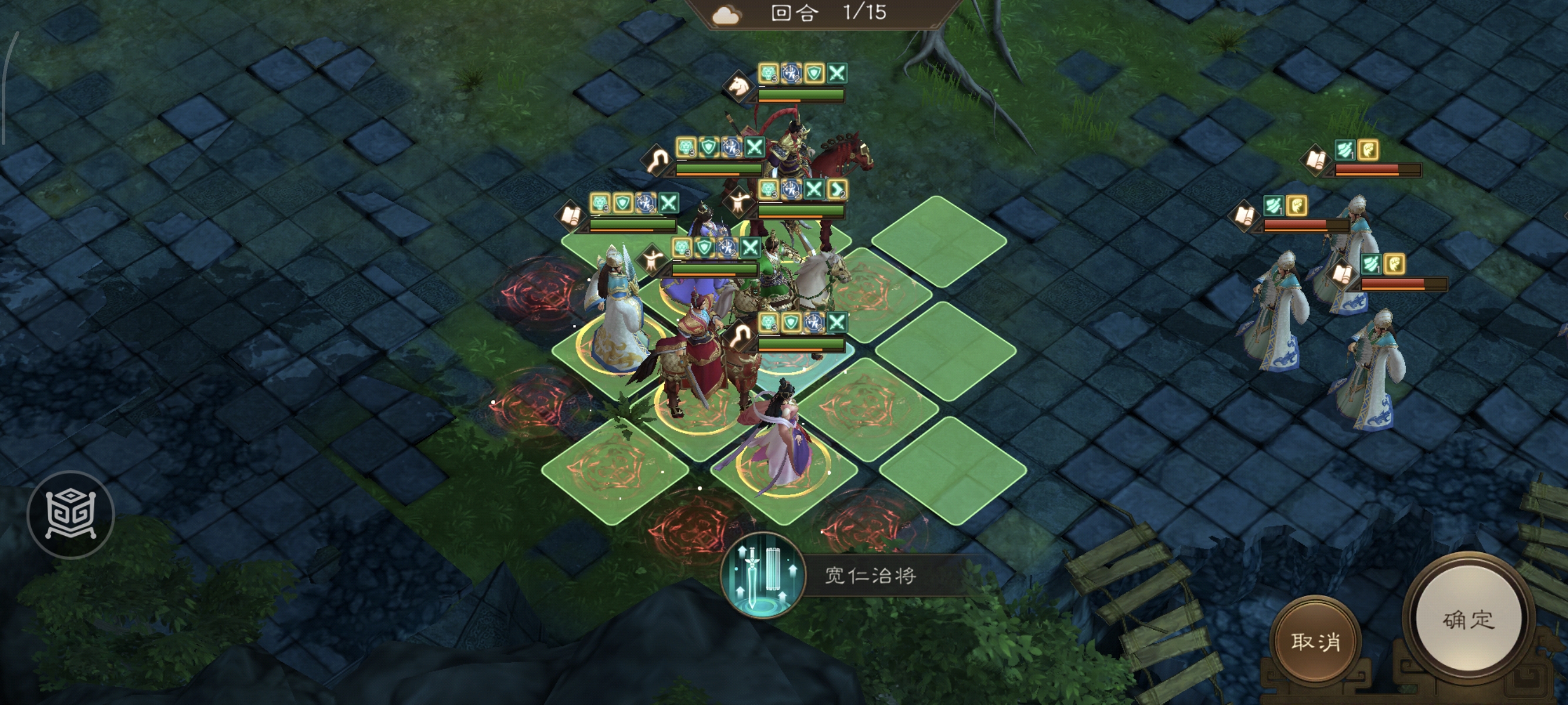Confirm the skill with 确定
The width and height of the screenshot is (1568, 705).
click(x=1468, y=620)
